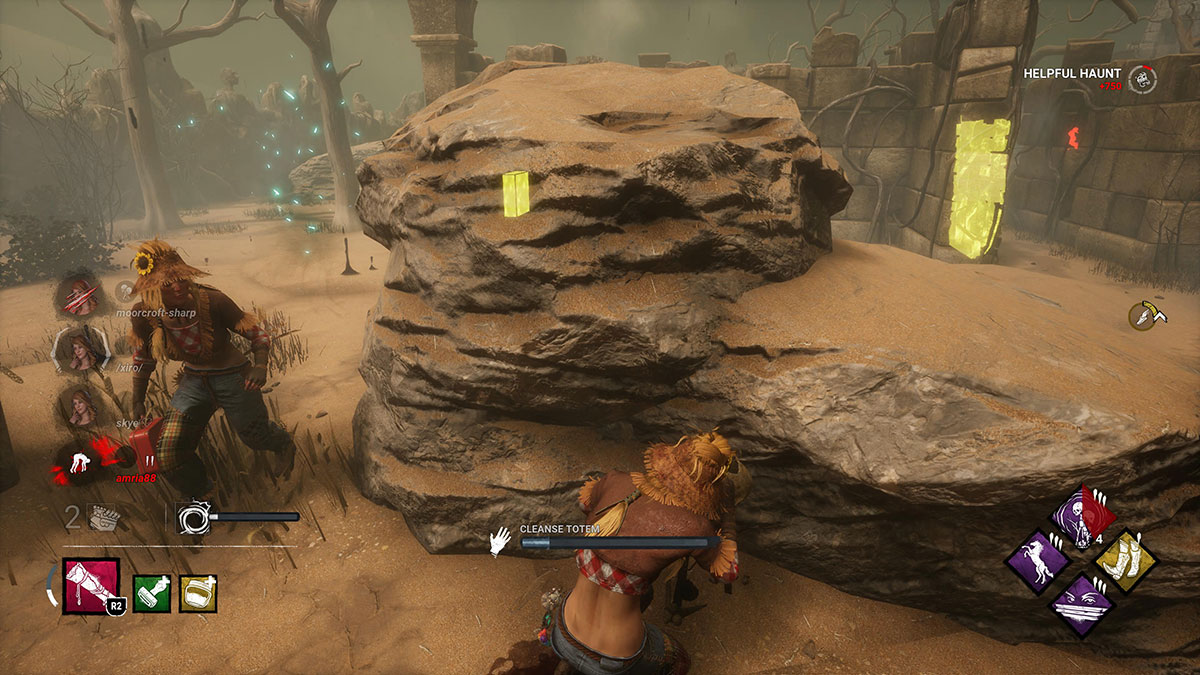Choose the yellow add-on slot
This screenshot has width=1200, height=675.
point(198,593)
